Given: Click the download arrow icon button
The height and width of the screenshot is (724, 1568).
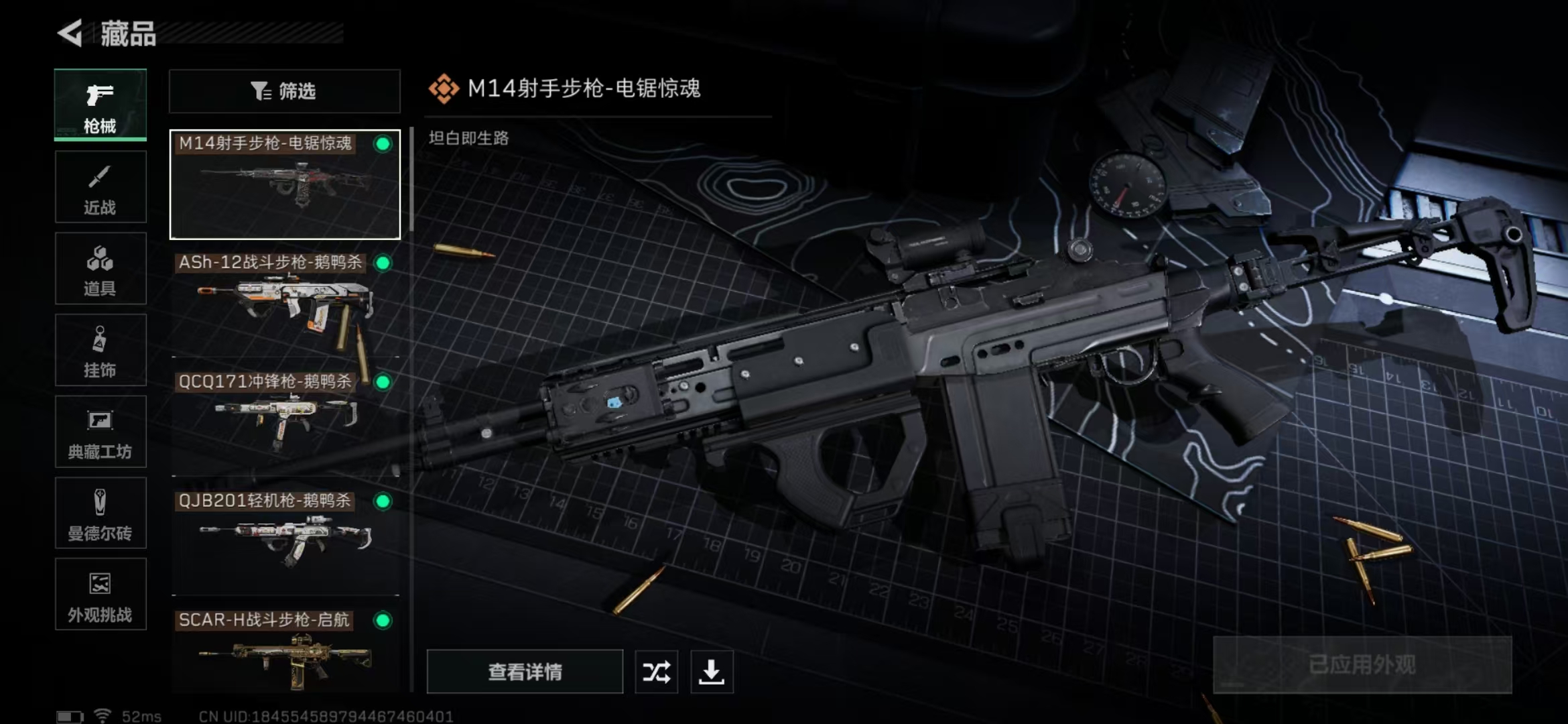Looking at the screenshot, I should [712, 672].
